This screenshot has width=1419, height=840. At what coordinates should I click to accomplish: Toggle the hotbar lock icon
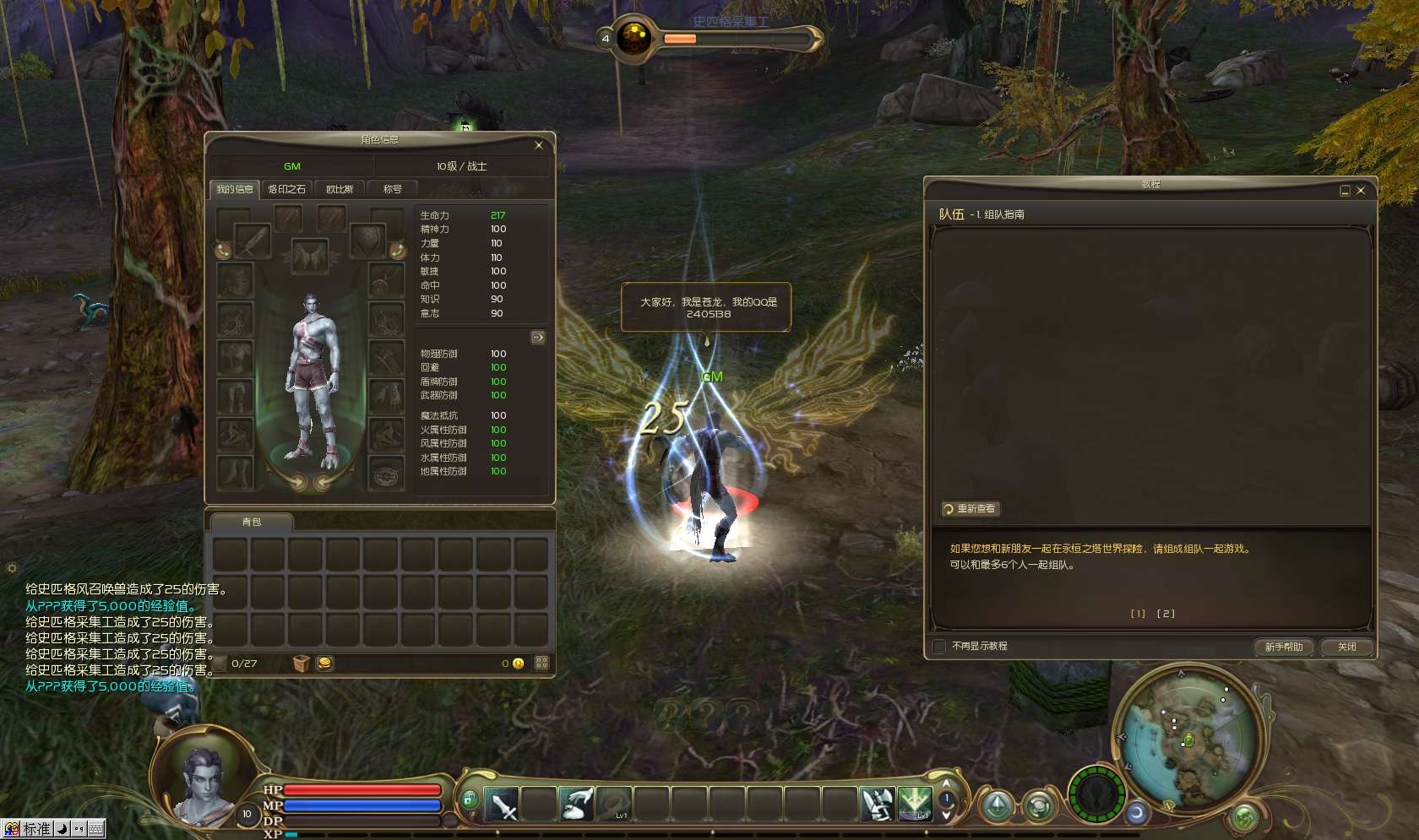pyautogui.click(x=470, y=798)
